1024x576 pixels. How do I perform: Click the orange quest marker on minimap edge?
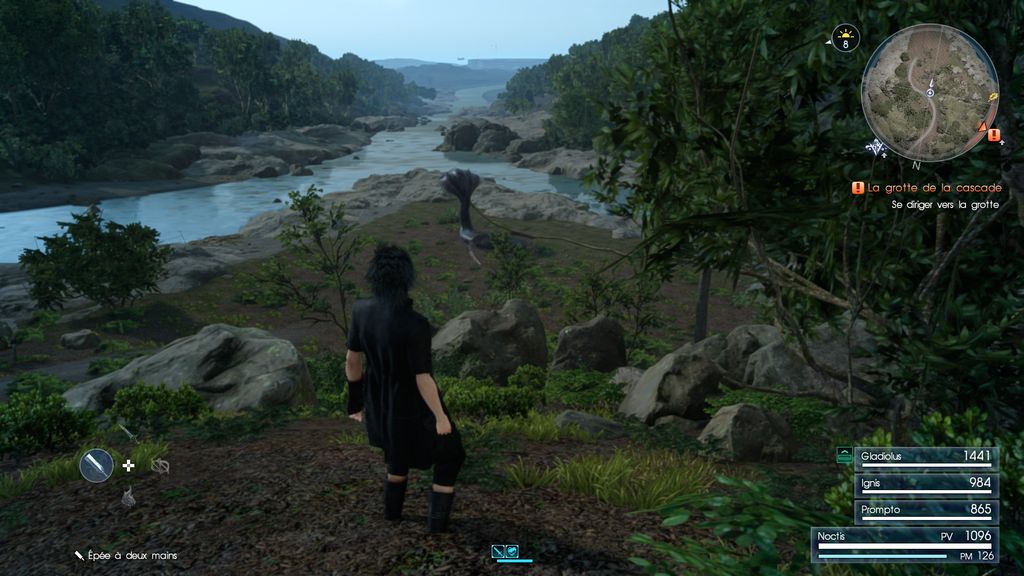tap(993, 134)
